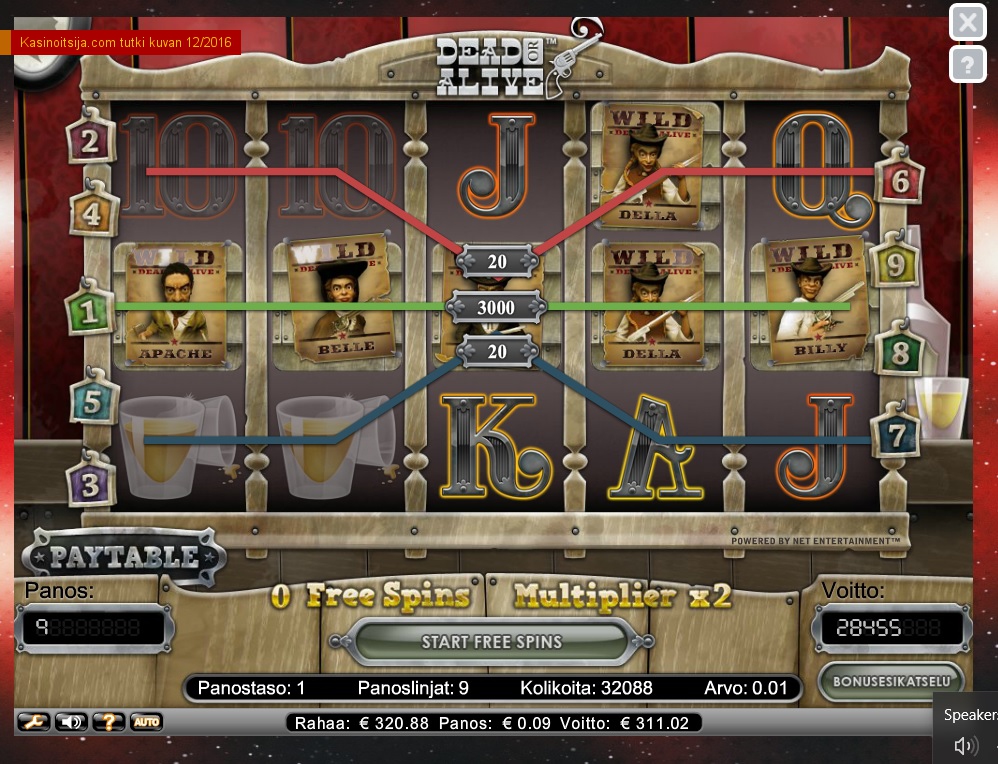
Task: Select payline tag number 9
Action: coord(894,265)
